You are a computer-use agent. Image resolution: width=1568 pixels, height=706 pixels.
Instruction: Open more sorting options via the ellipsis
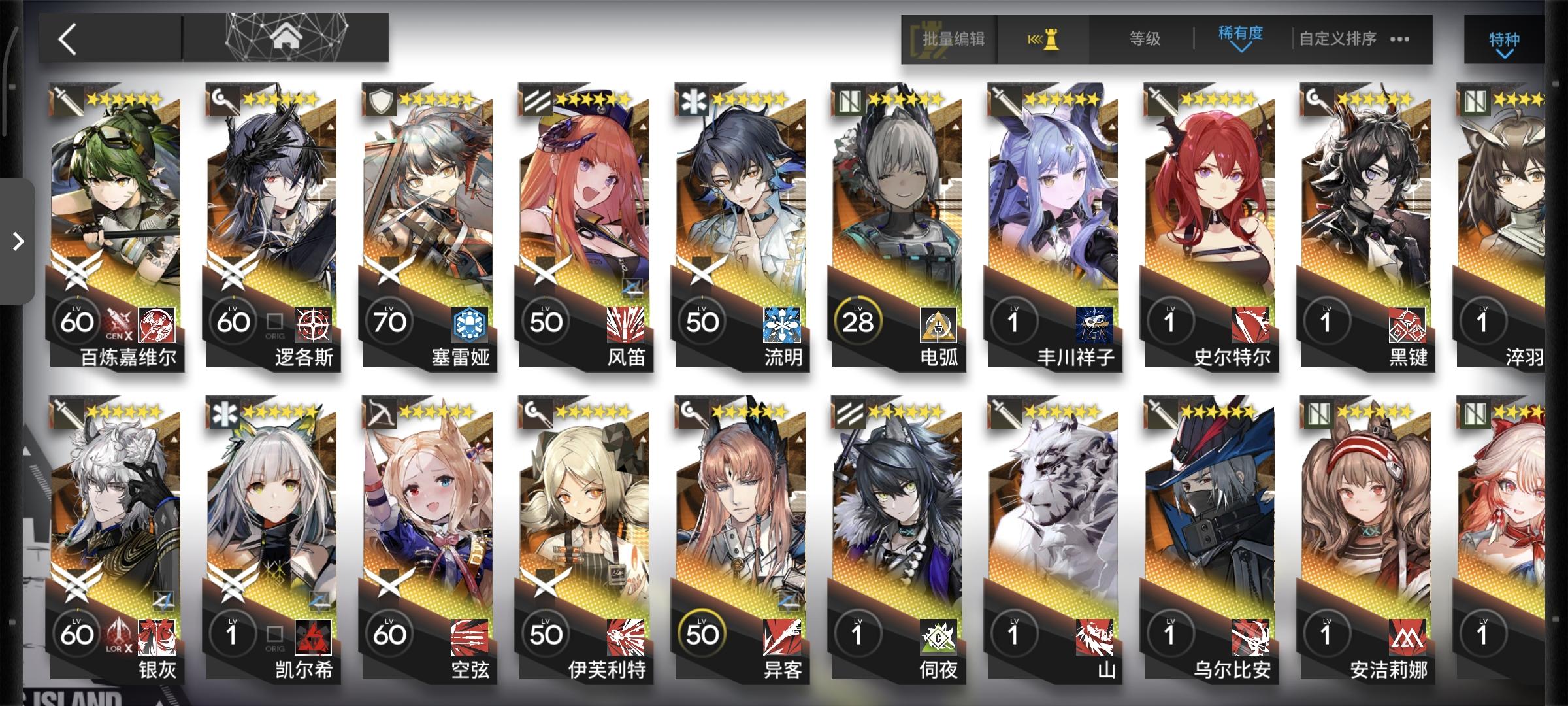click(x=1398, y=39)
